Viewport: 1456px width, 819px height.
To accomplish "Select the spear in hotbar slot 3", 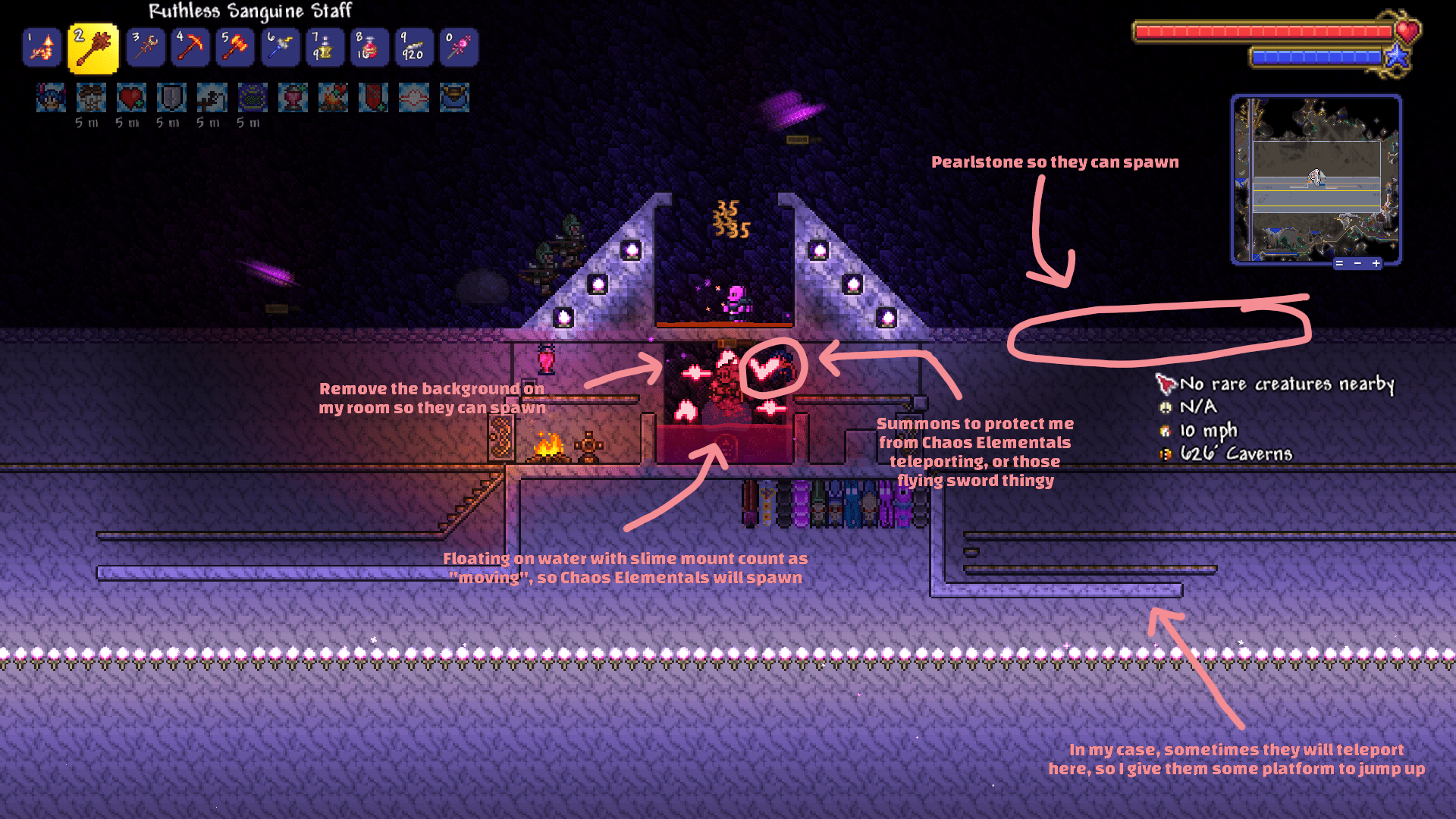I will (145, 47).
